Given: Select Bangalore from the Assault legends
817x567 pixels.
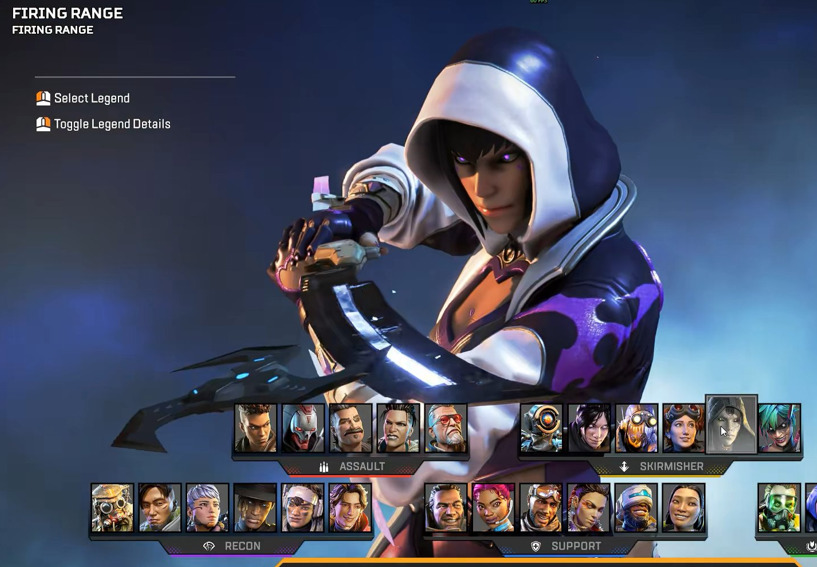Looking at the screenshot, I should click(255, 428).
